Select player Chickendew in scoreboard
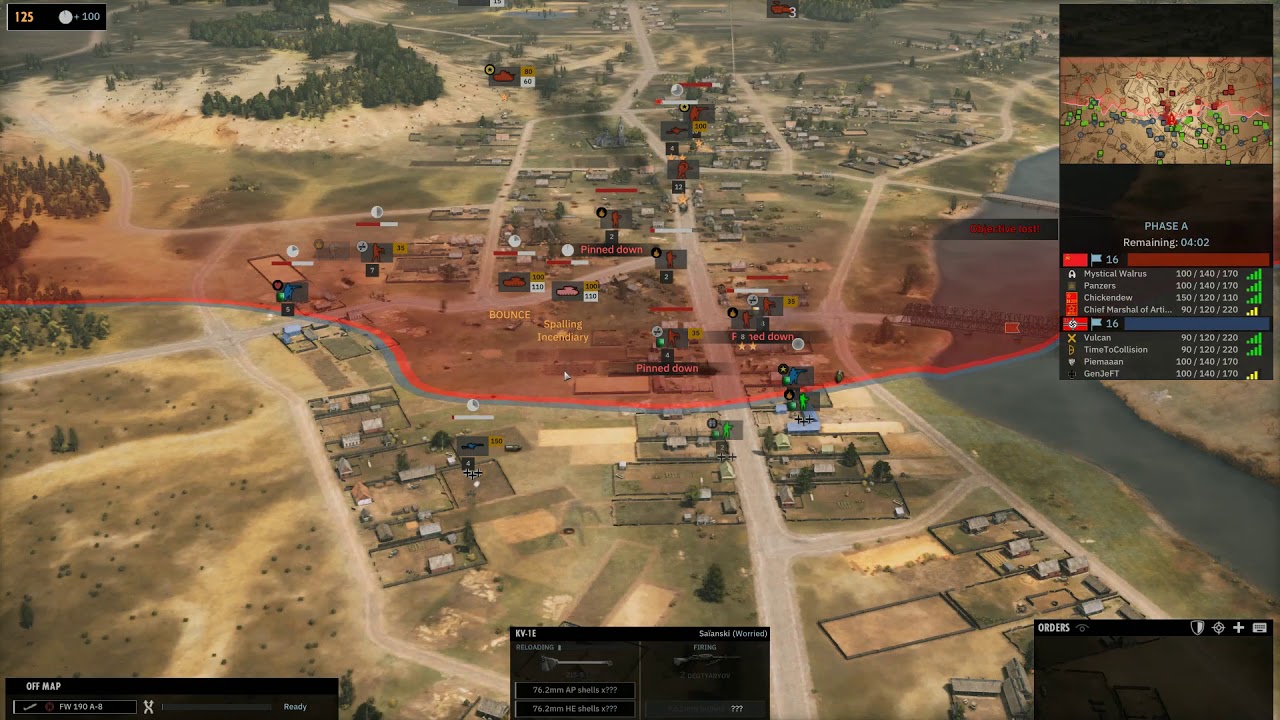Image resolution: width=1280 pixels, height=720 pixels. point(1108,298)
